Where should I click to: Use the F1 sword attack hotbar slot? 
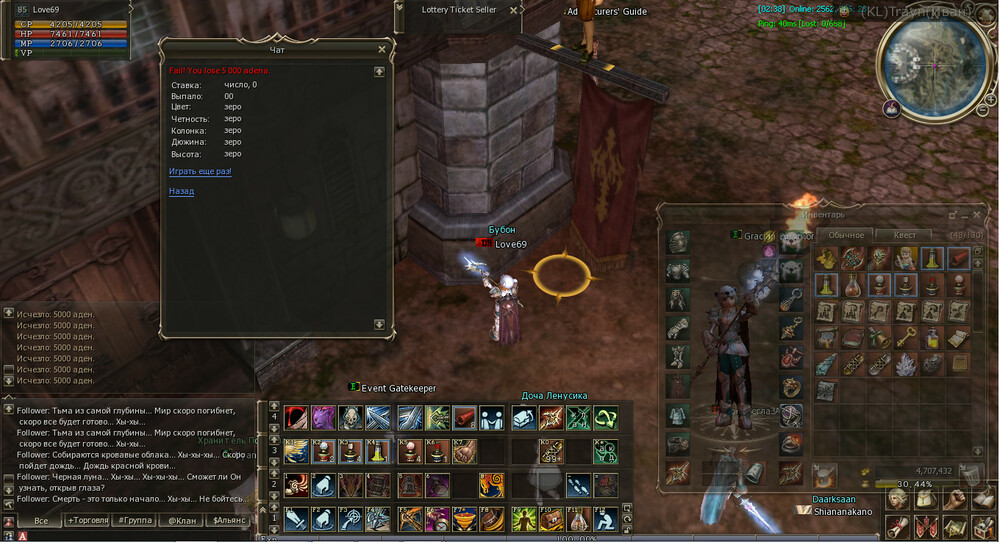pyautogui.click(x=295, y=520)
